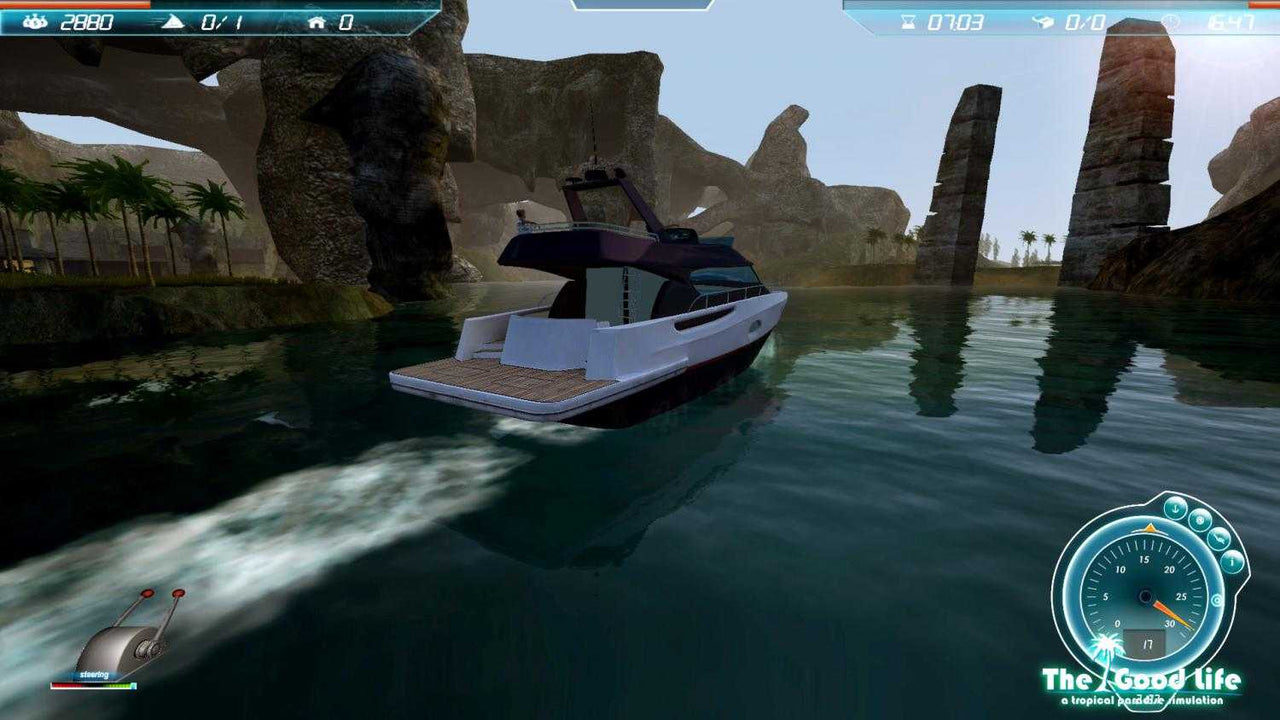1280x720 pixels.
Task: Click the sailboat icon beside the 0/1 counter
Action: coord(172,20)
